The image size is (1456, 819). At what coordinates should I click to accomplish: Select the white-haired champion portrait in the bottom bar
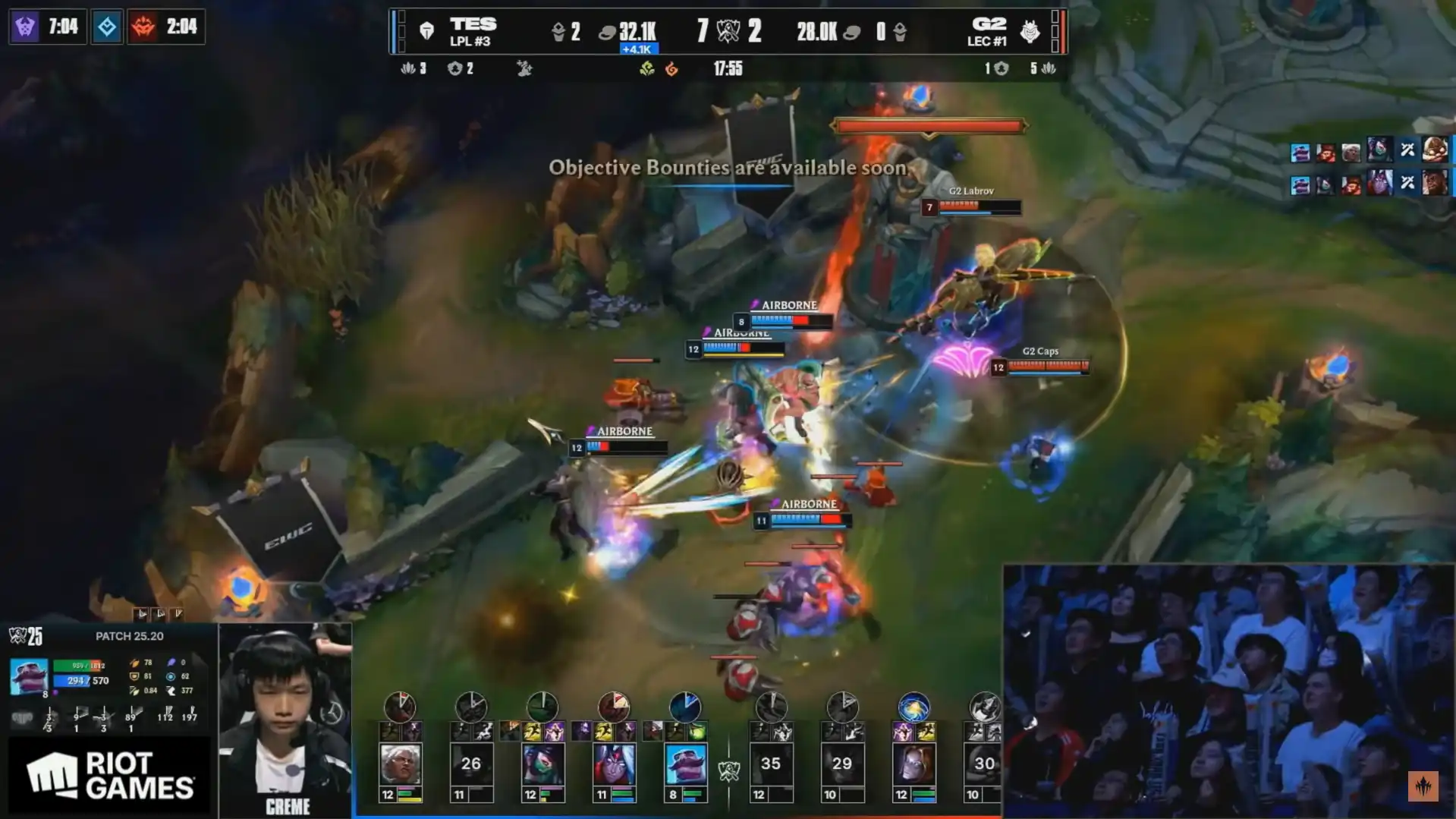[400, 764]
